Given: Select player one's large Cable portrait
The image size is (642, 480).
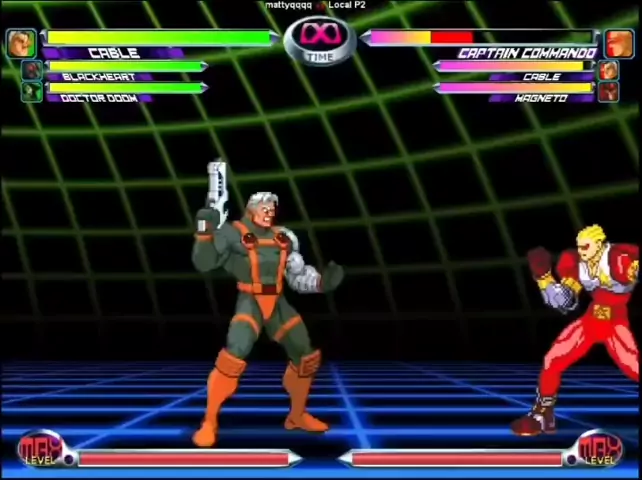Looking at the screenshot, I should [21, 43].
